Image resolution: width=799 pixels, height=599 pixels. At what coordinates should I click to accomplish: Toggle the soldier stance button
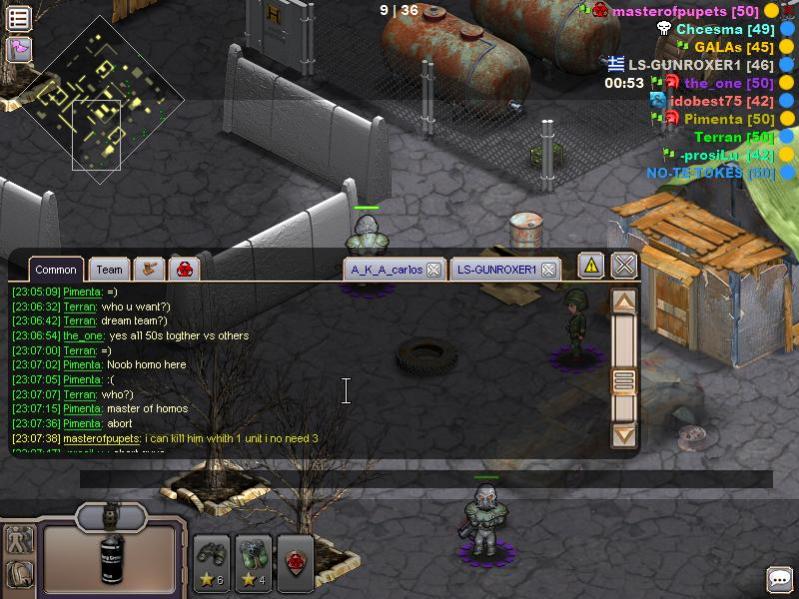(19, 540)
